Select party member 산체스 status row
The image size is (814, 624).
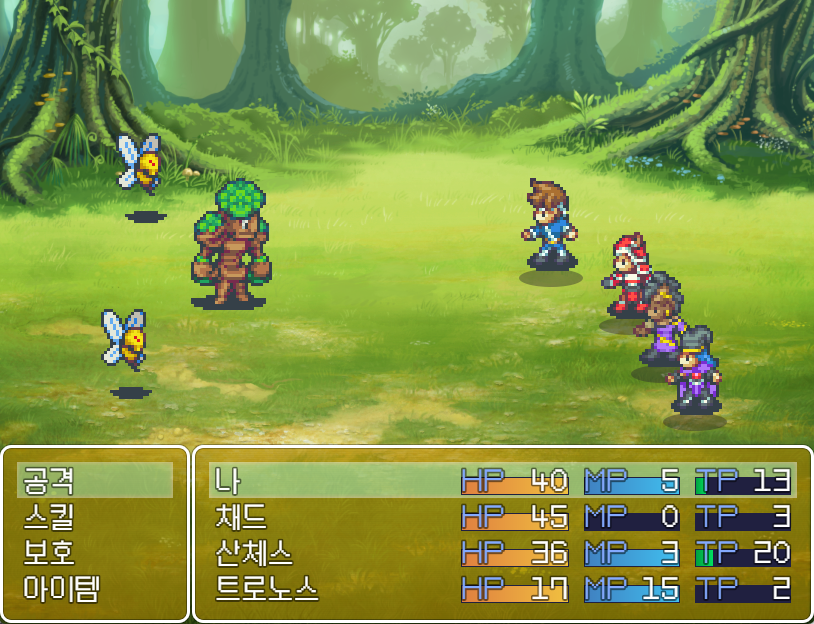[x=502, y=553]
